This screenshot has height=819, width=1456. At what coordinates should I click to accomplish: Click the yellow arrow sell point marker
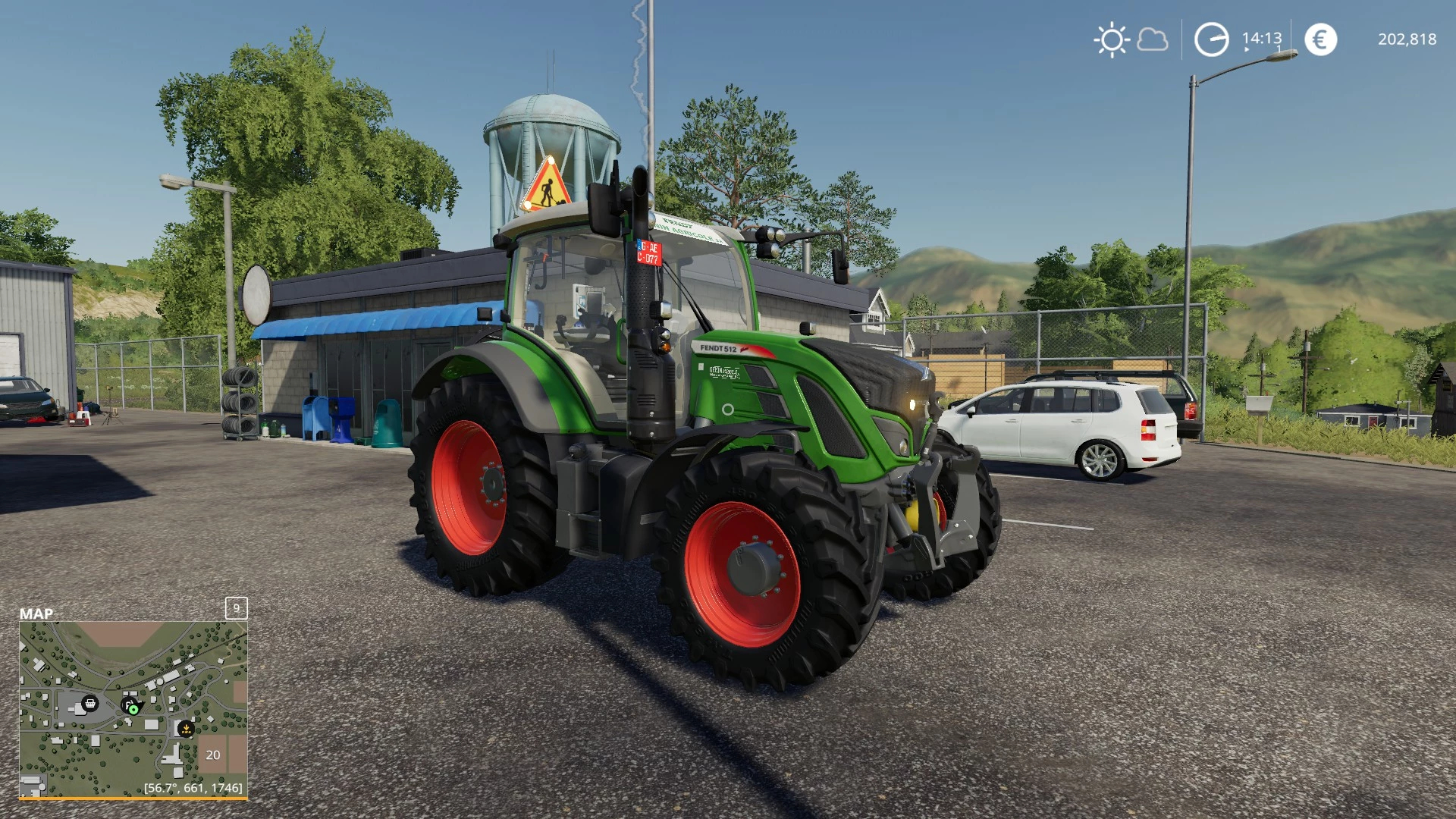(x=185, y=729)
